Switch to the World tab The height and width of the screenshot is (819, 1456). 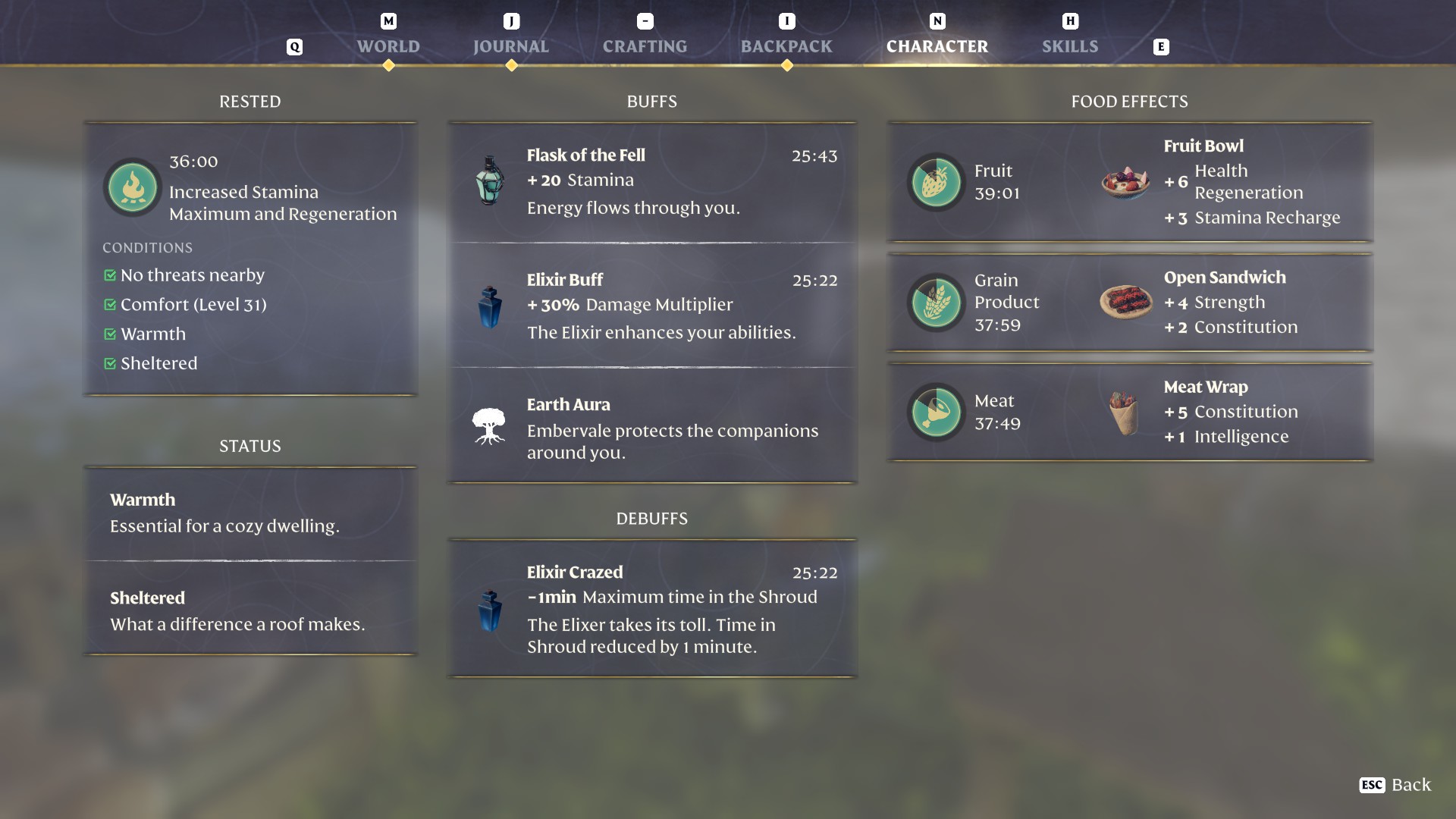click(388, 46)
